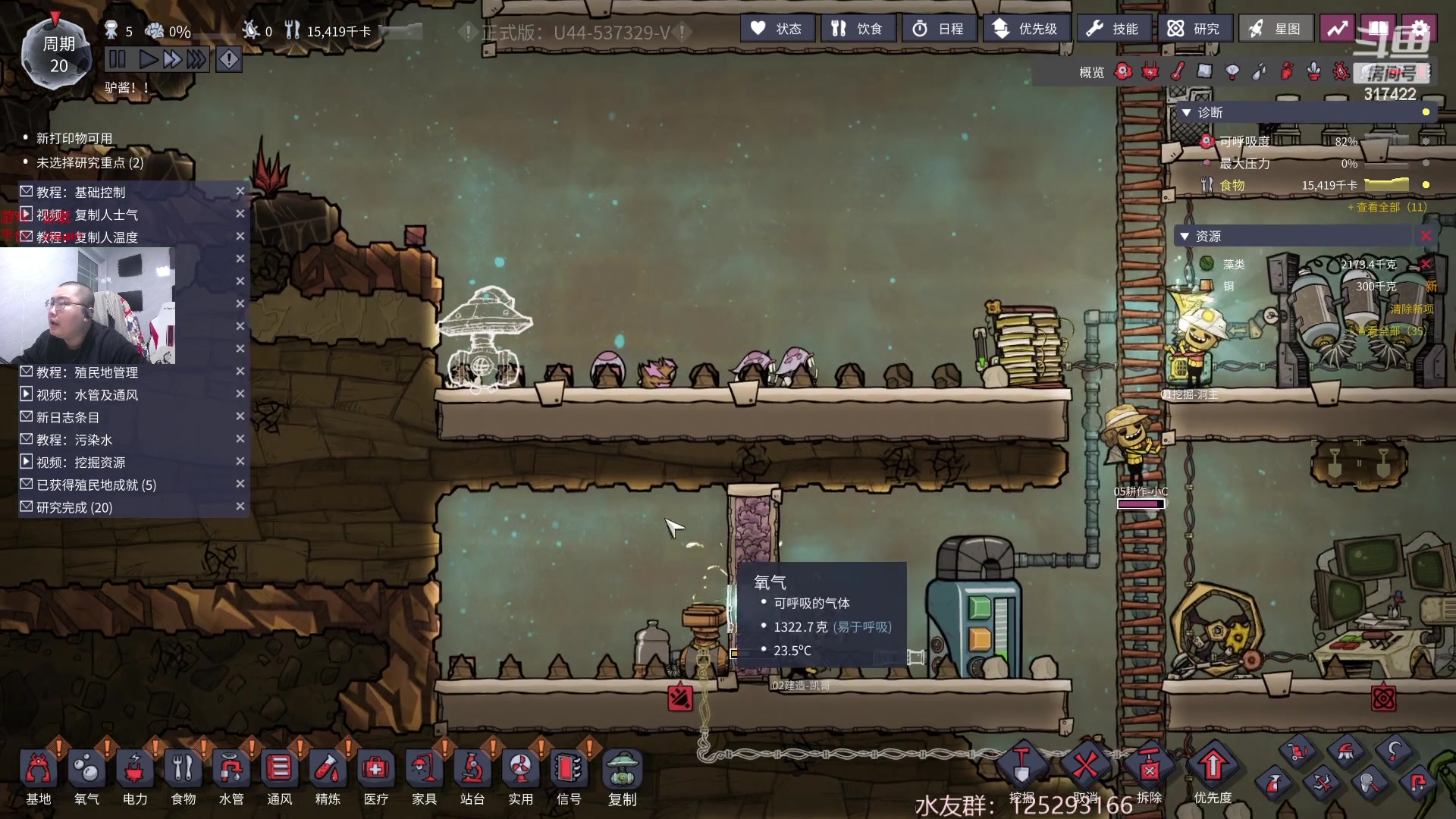Pause the game simulation

click(118, 59)
